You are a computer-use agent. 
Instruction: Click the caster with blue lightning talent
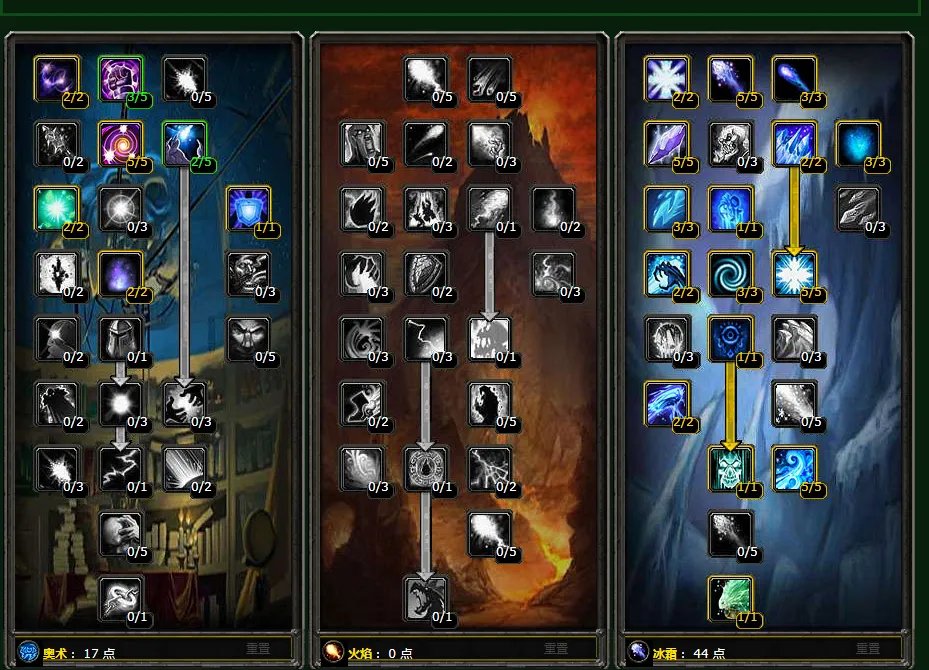[x=184, y=143]
